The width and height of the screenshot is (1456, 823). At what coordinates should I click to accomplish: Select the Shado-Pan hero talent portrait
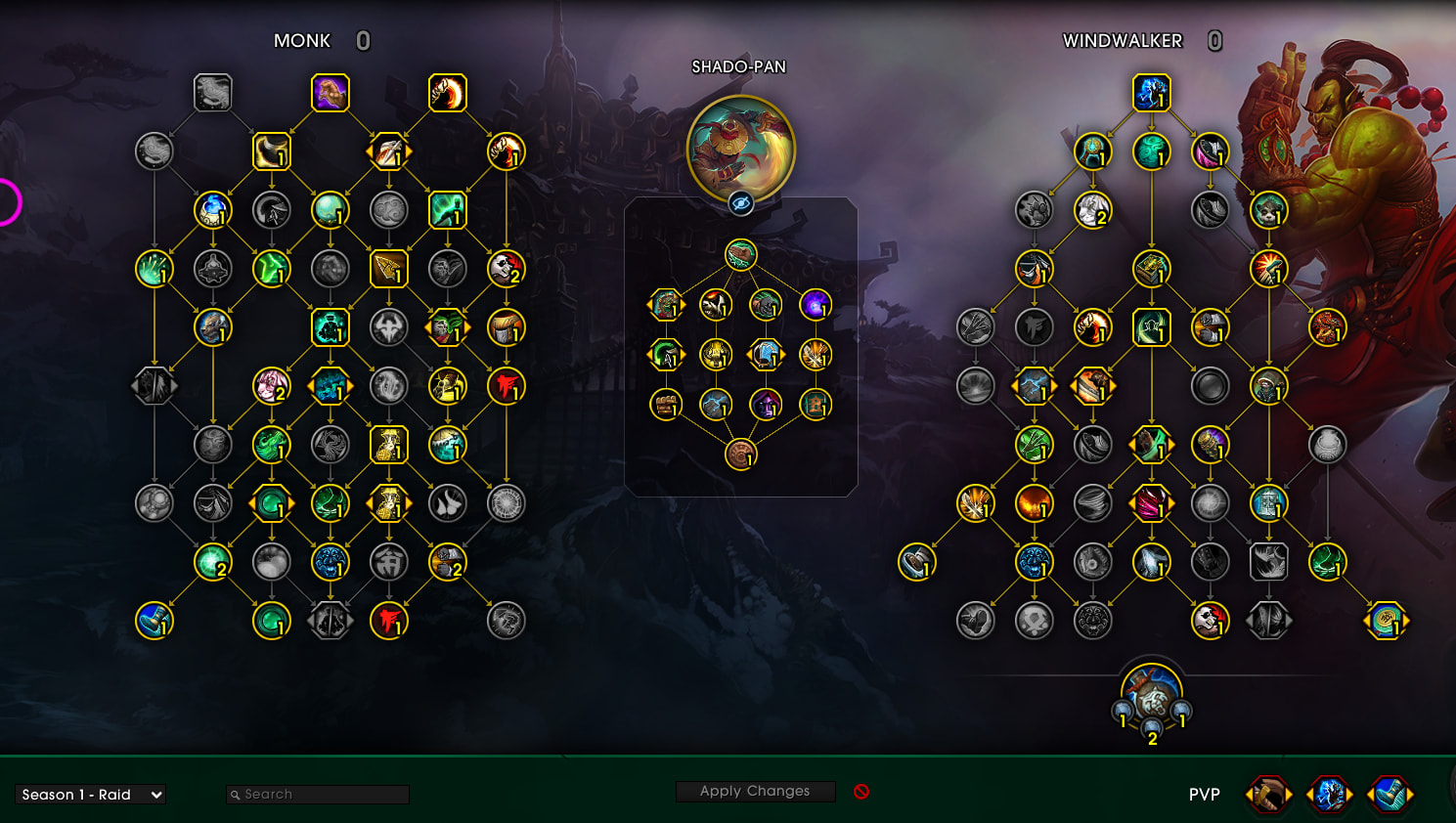[x=741, y=149]
